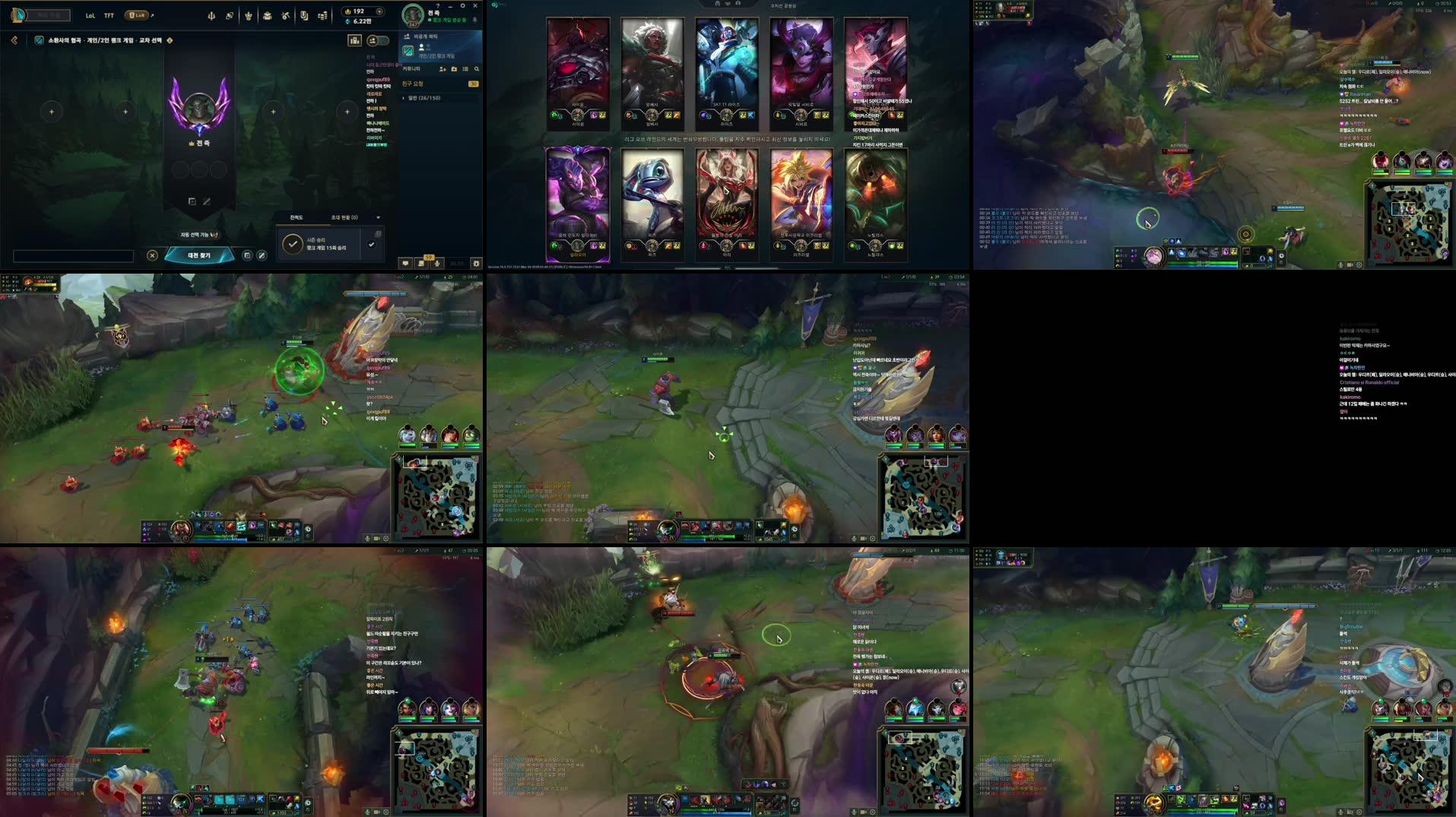1456x817 pixels.
Task: Click the 대전 찾기 find match button
Action: (x=199, y=255)
